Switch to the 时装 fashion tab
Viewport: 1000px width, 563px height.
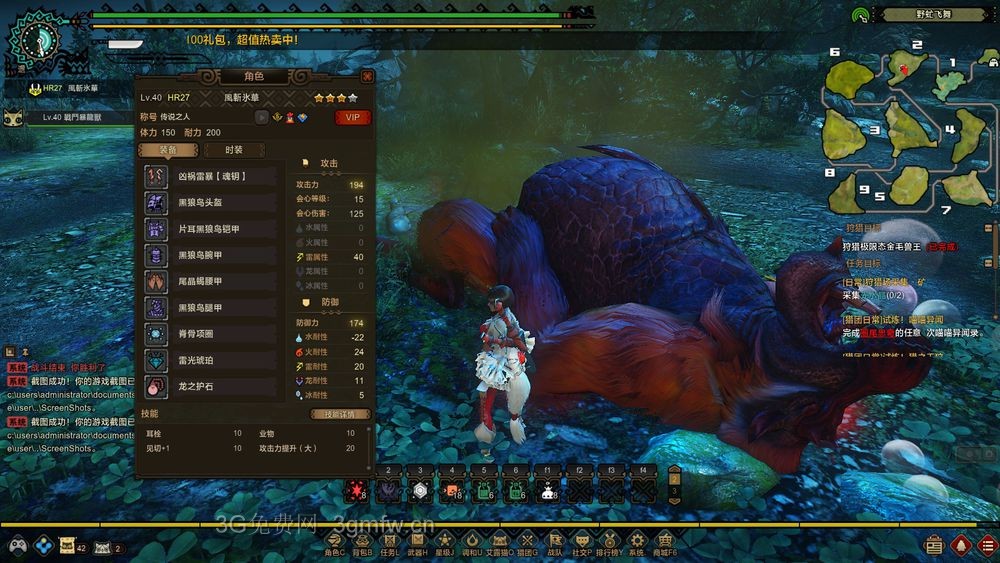(233, 150)
